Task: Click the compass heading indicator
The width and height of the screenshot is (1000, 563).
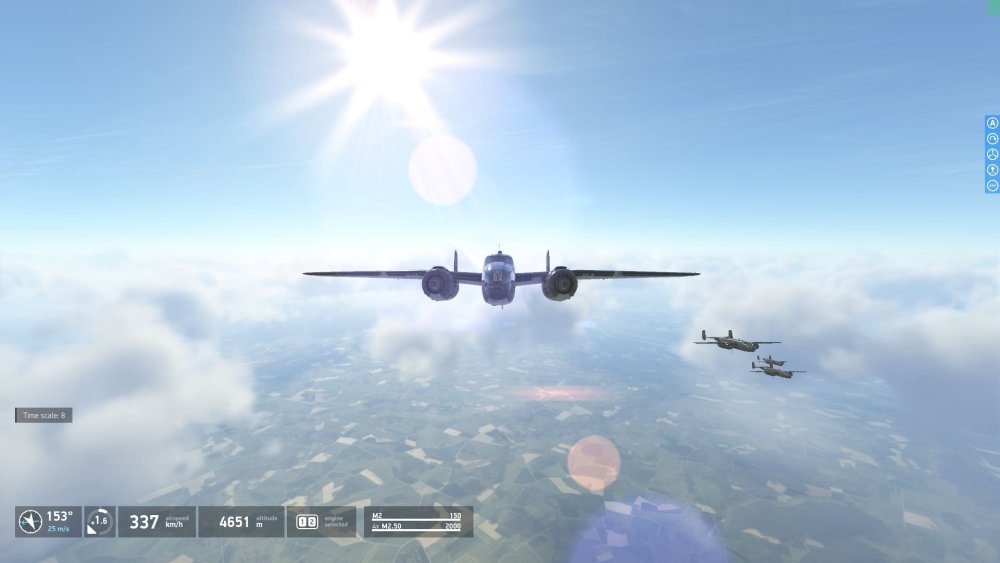Action: [31, 521]
